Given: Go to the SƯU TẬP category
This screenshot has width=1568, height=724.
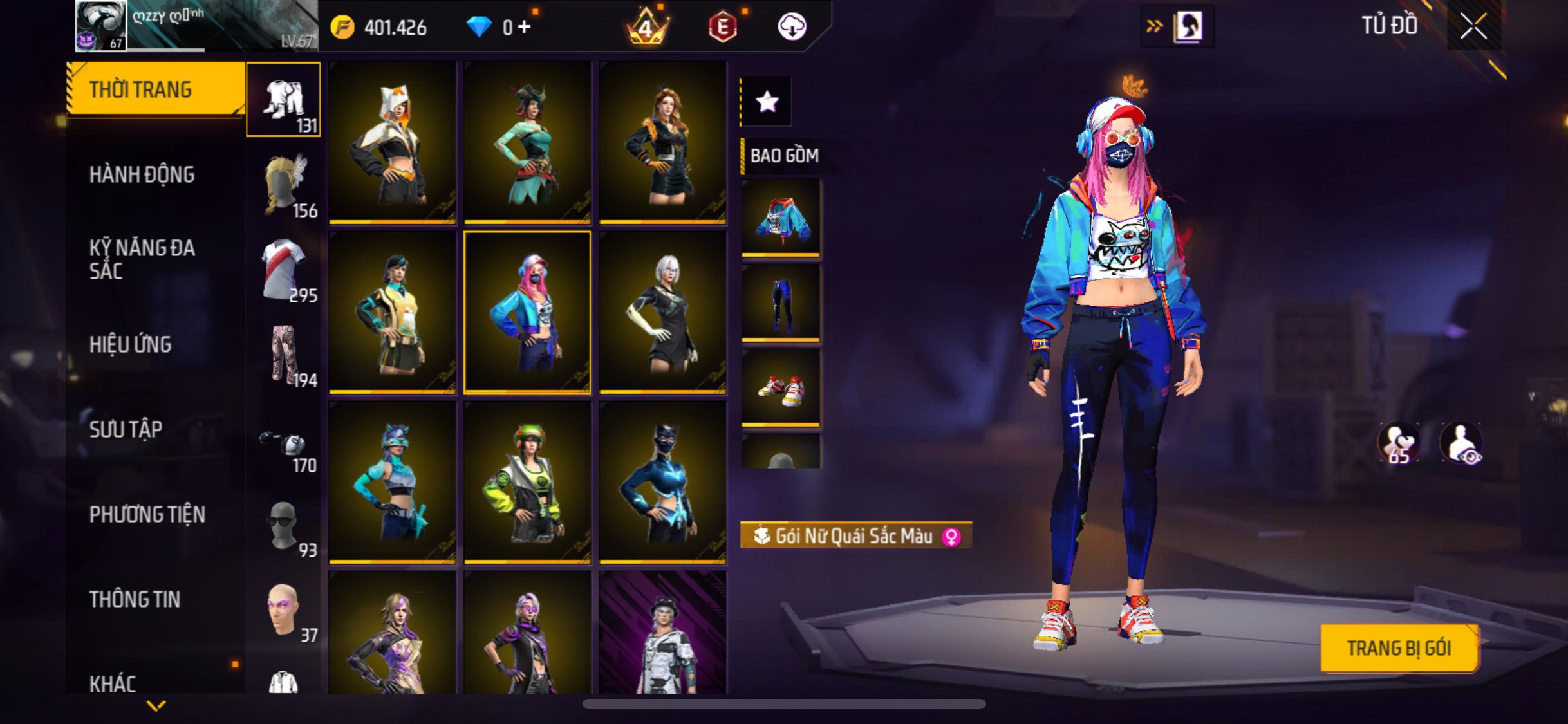Looking at the screenshot, I should click(x=126, y=429).
